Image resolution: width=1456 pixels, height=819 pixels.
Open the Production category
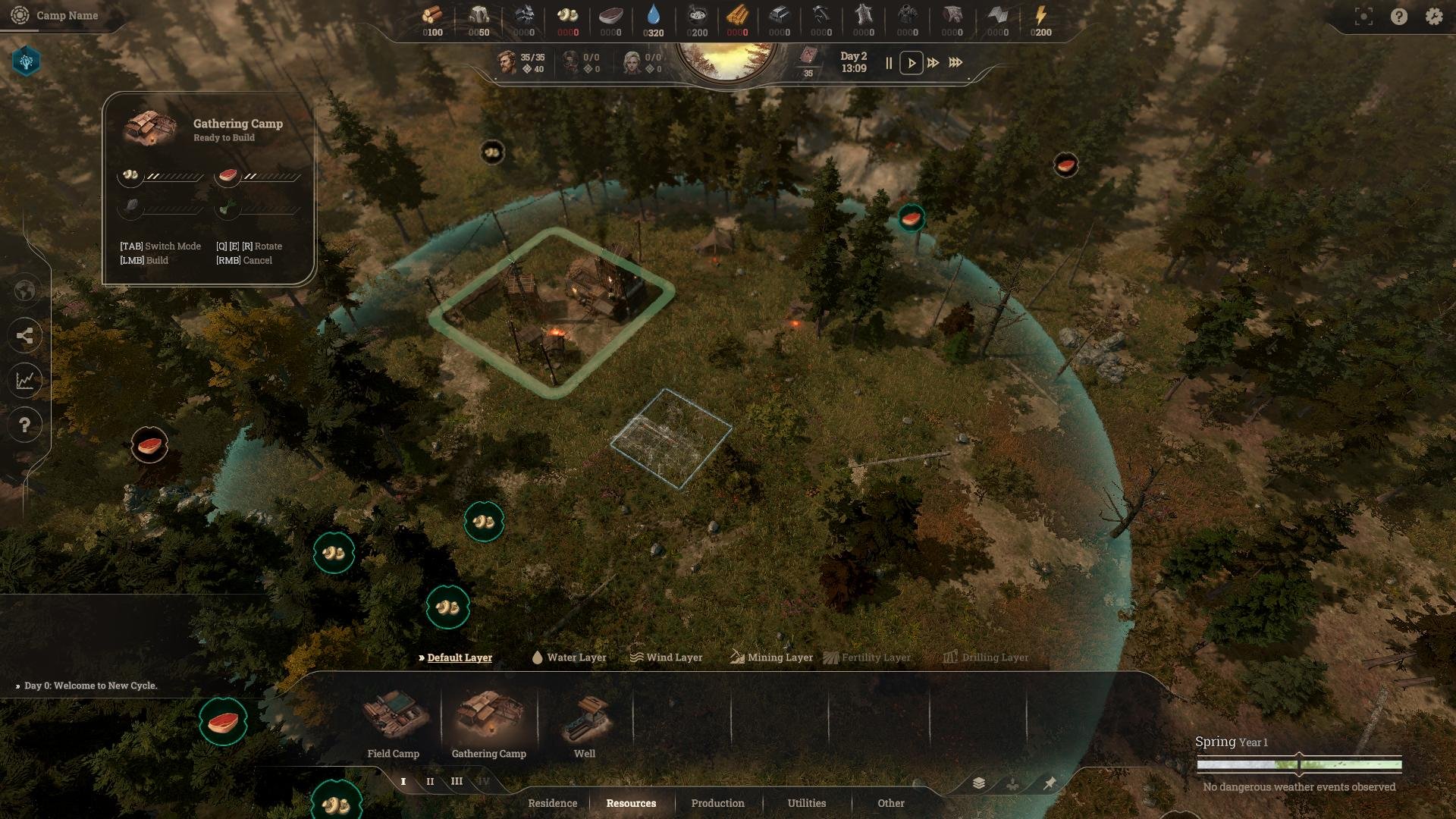(x=717, y=803)
